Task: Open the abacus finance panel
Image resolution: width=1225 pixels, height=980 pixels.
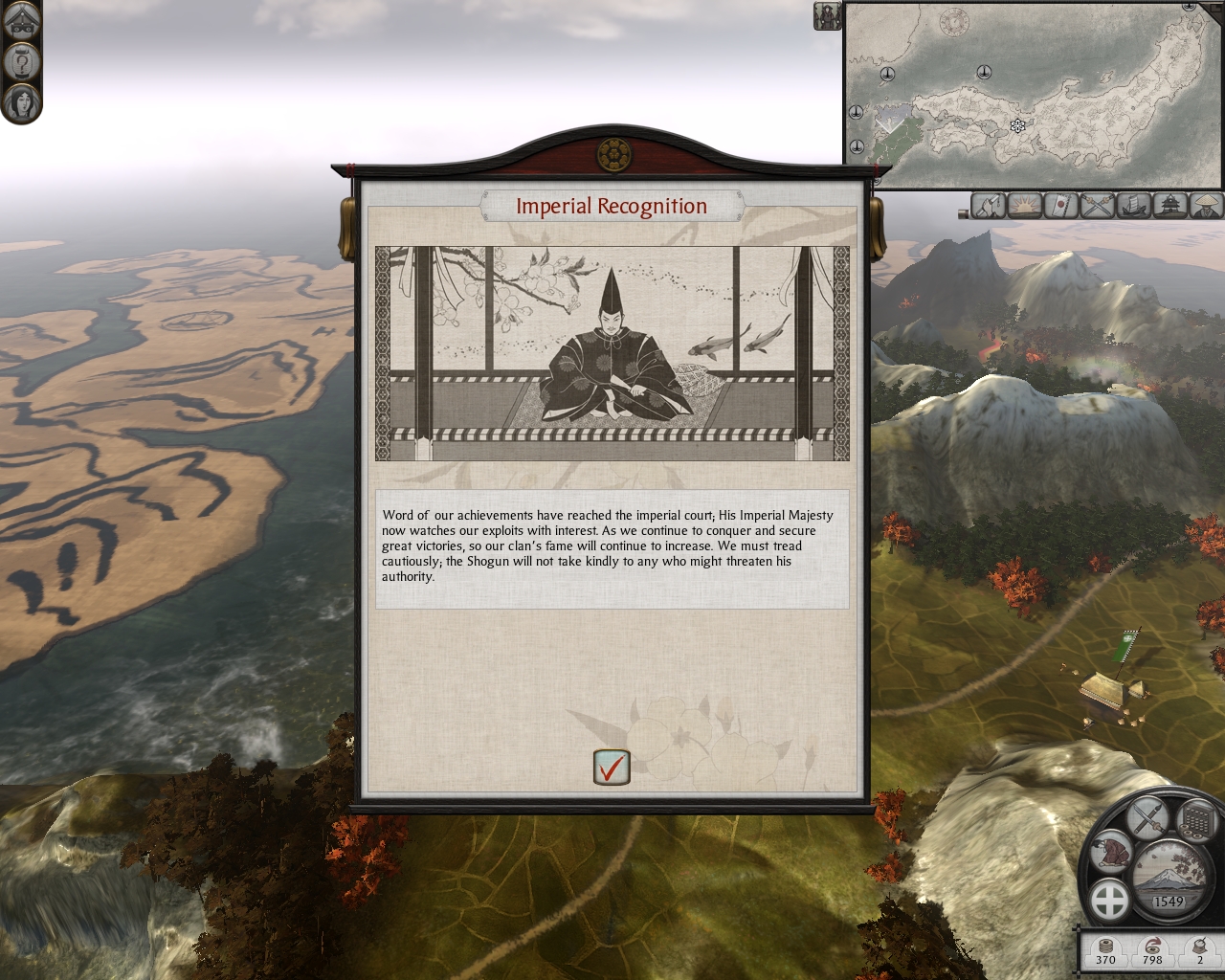Action: pos(1194,818)
